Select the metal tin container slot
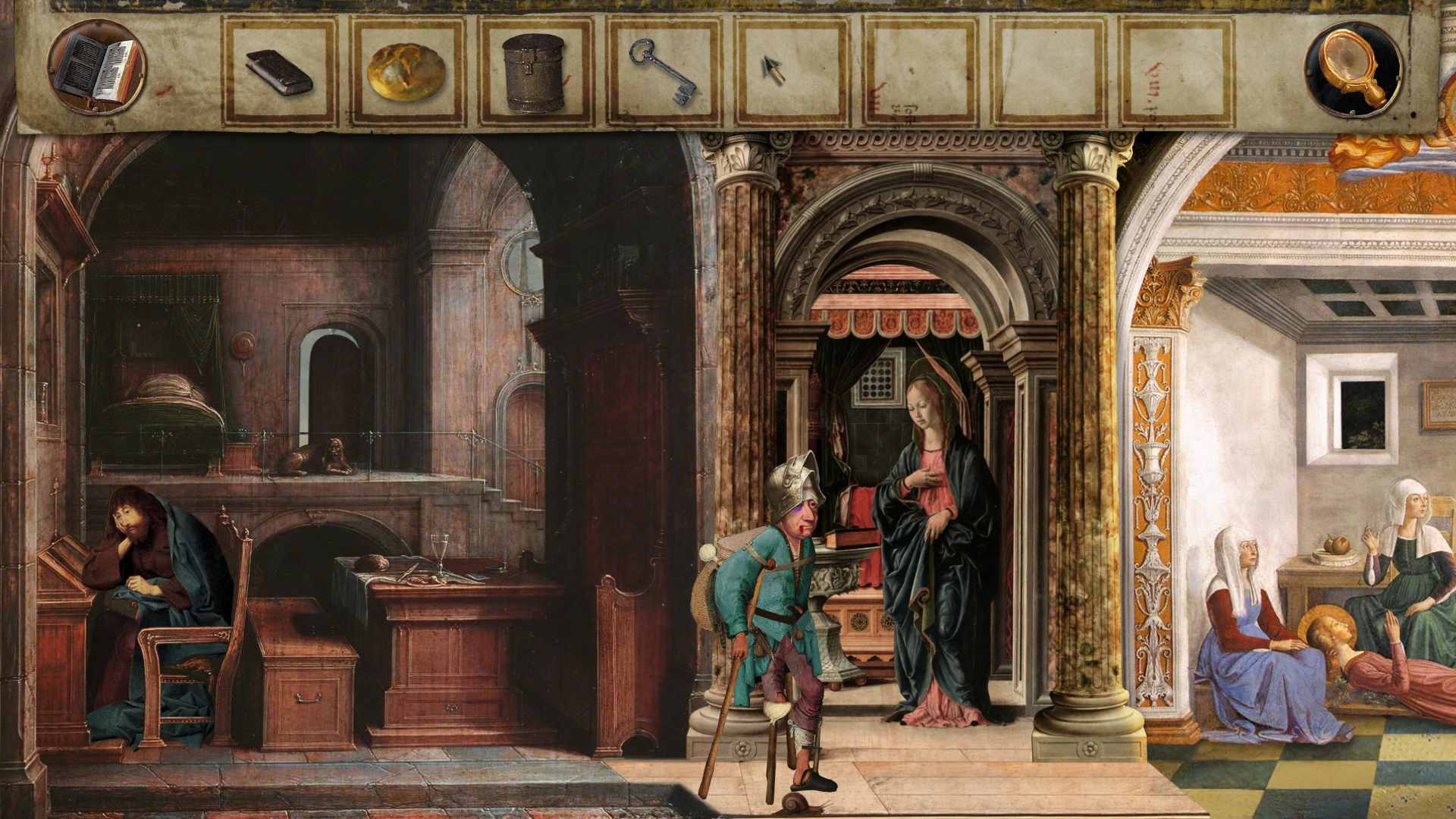This screenshot has height=819, width=1456. [x=534, y=73]
